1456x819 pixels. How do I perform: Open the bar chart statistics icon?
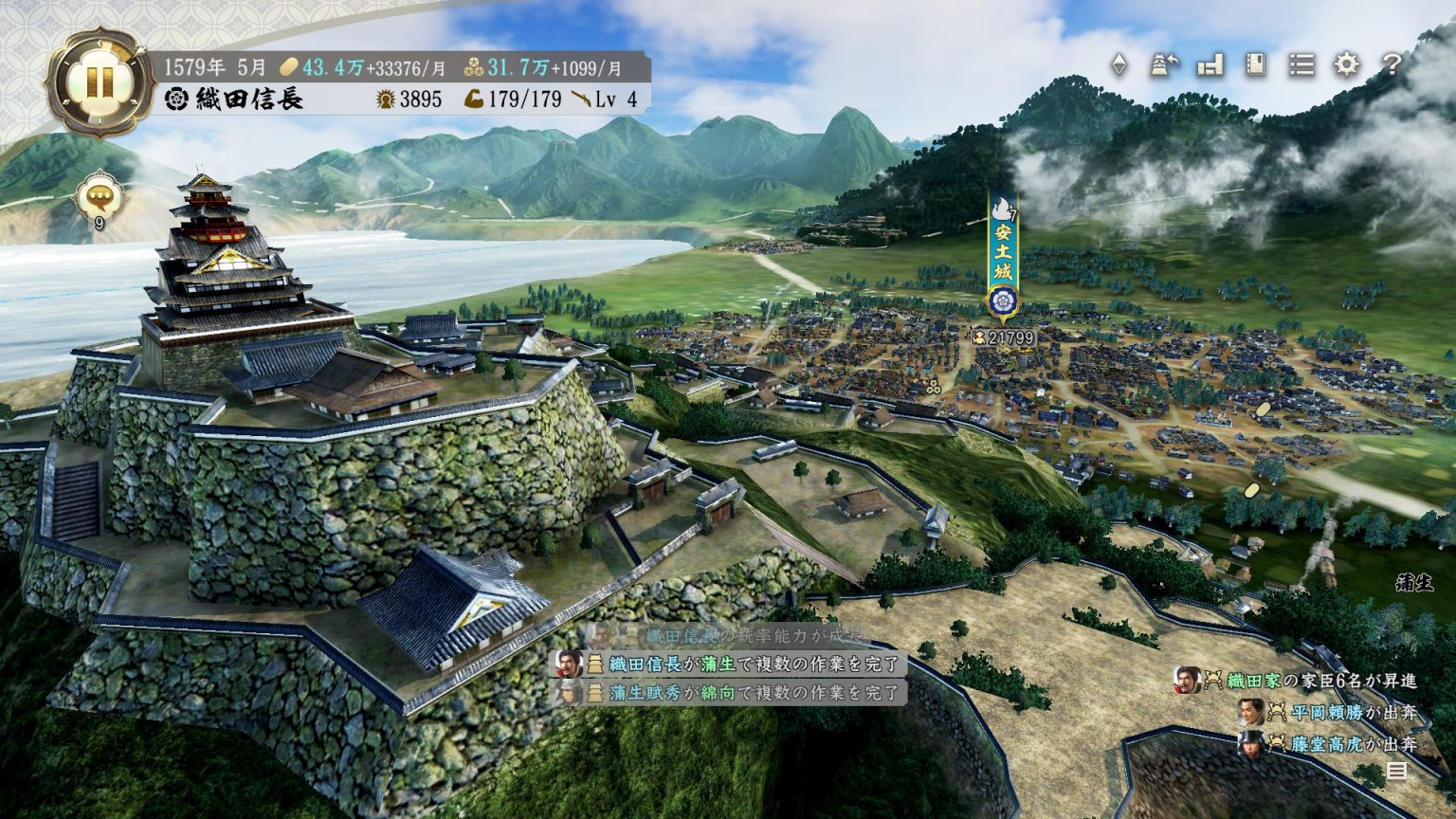point(1210,64)
